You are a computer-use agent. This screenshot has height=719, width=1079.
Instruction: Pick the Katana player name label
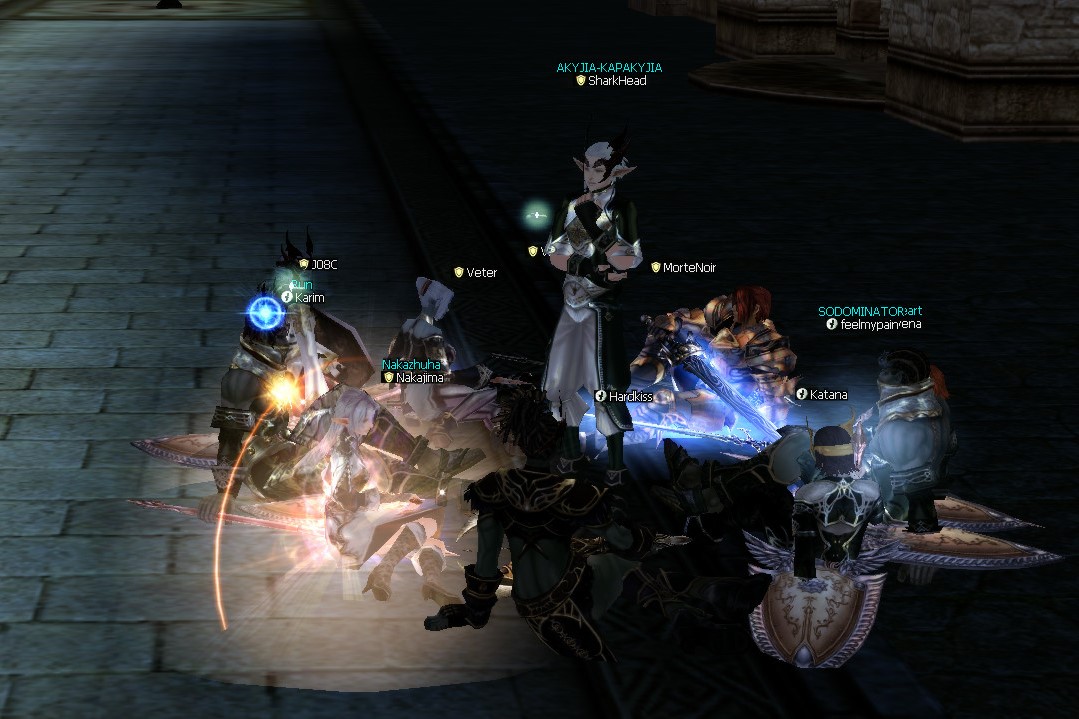[828, 395]
